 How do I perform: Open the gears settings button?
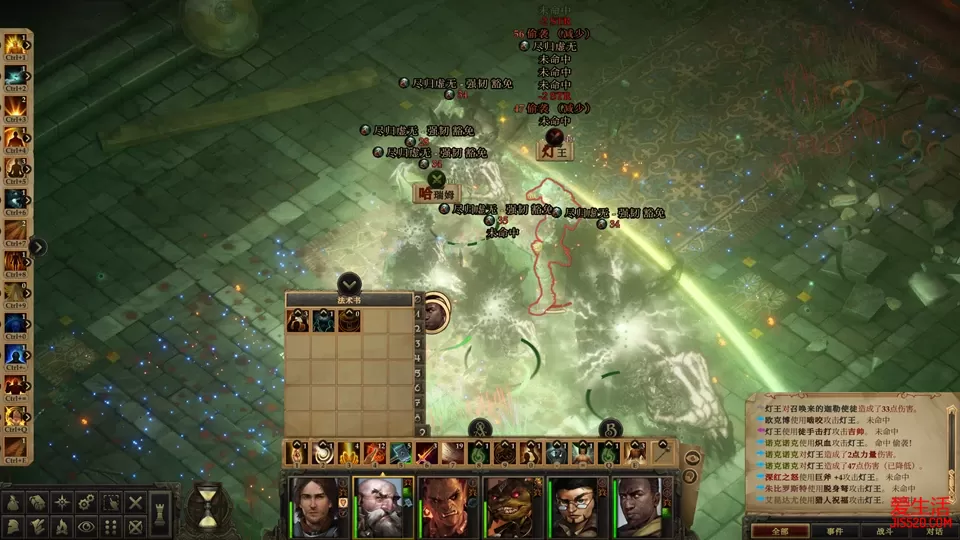point(87,501)
